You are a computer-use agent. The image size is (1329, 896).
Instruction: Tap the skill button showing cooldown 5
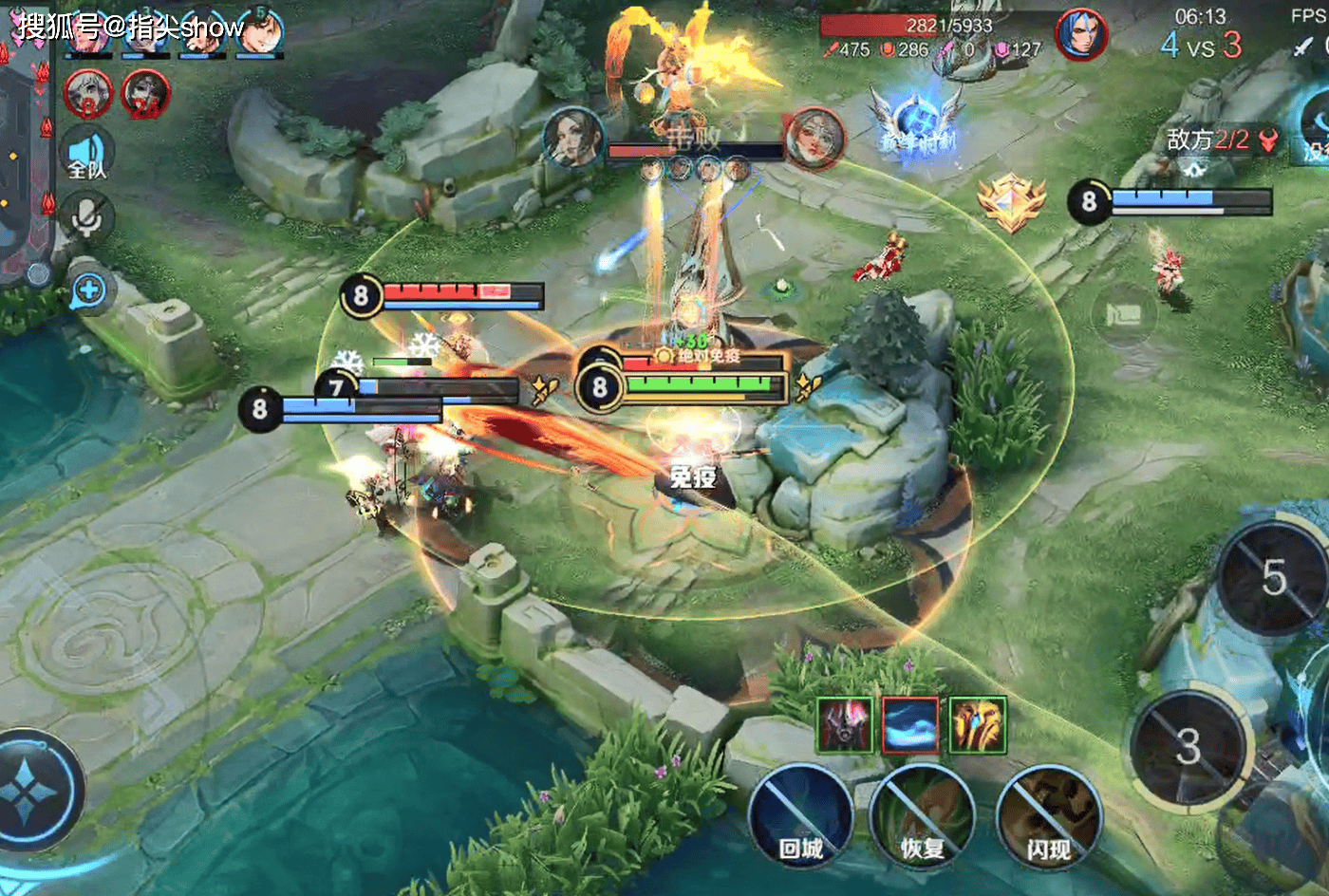tap(1272, 578)
